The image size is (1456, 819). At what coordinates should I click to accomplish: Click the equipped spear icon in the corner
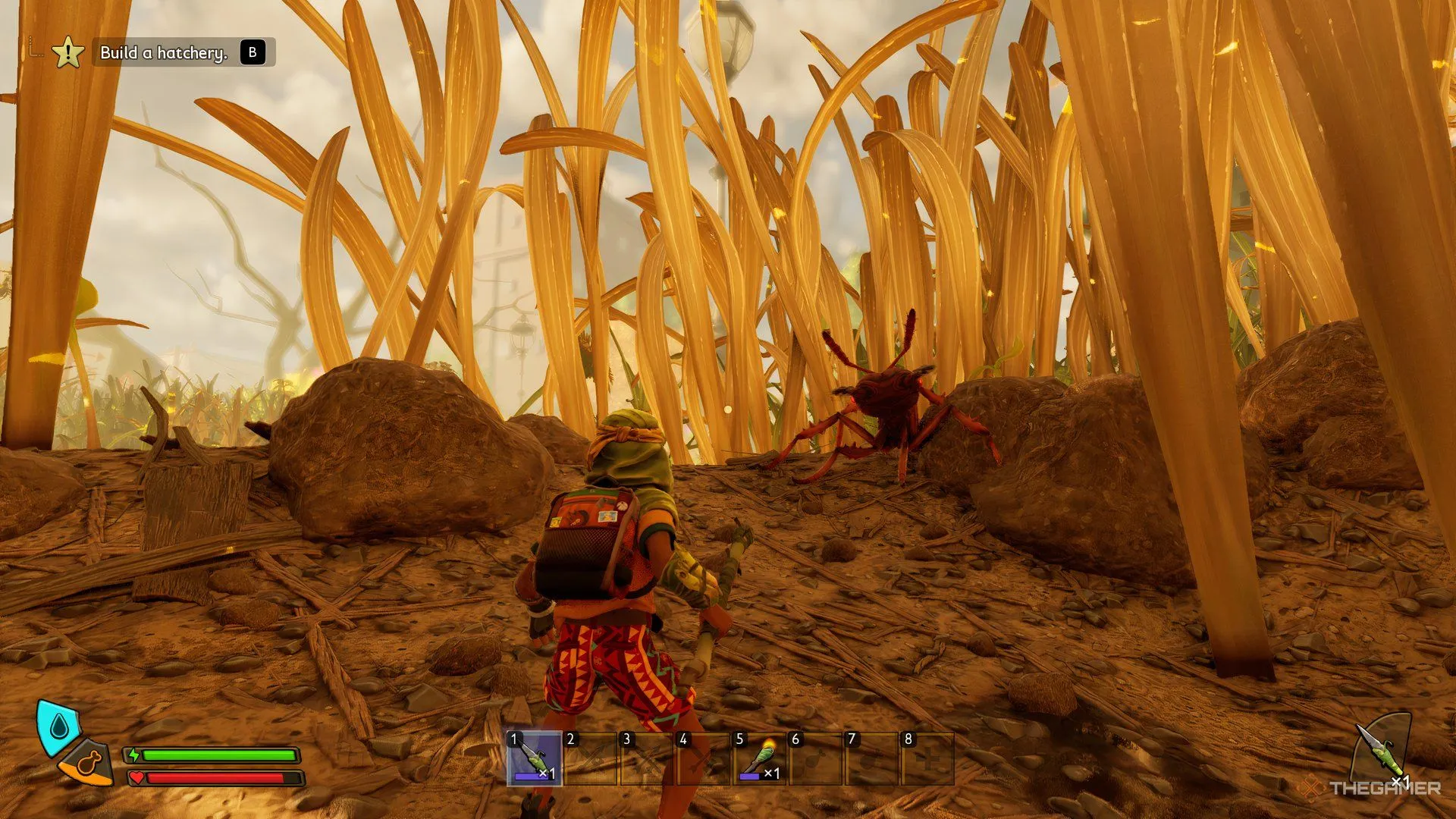pyautogui.click(x=1381, y=751)
